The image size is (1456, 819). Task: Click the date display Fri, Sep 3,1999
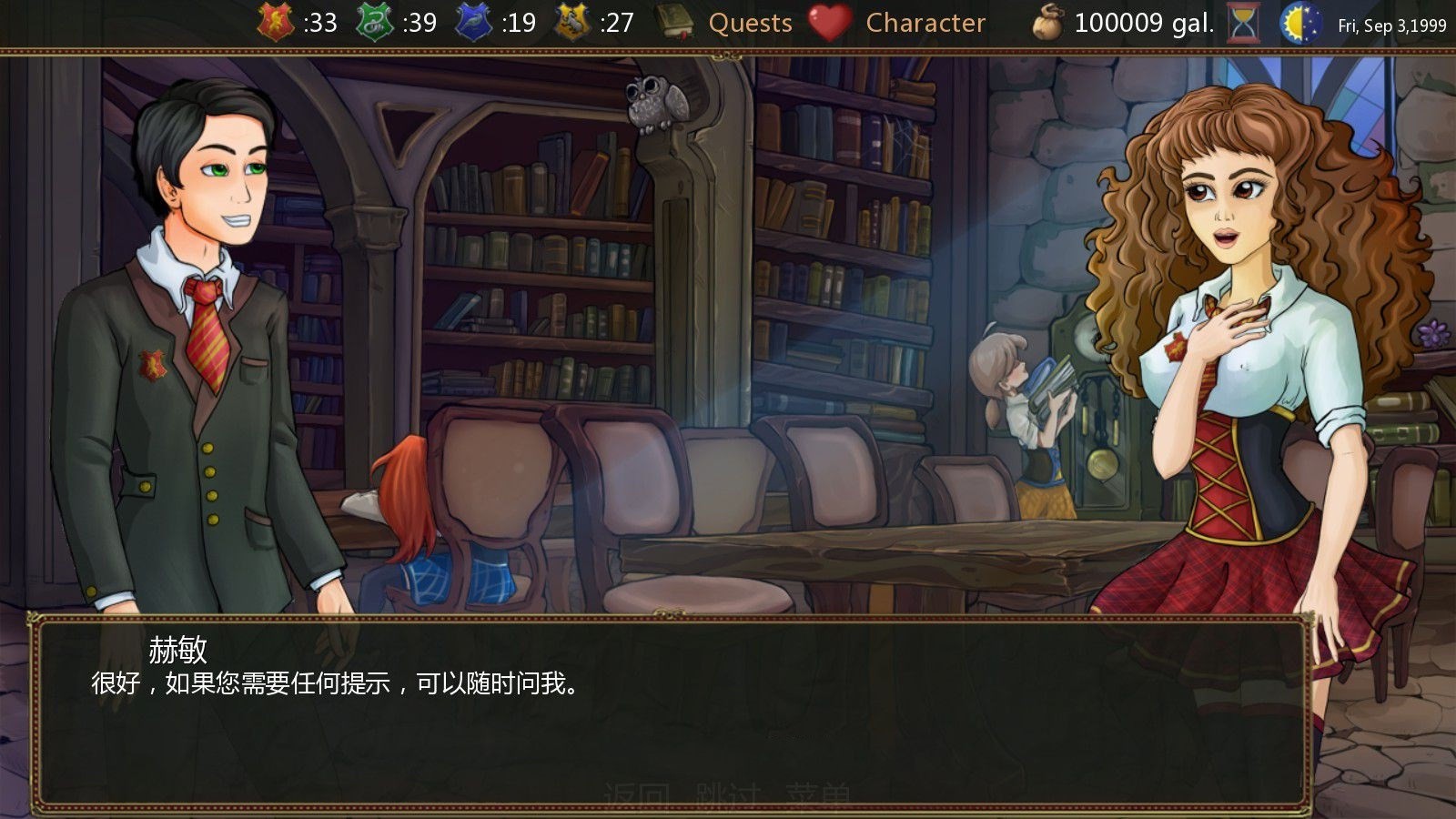(1392, 26)
